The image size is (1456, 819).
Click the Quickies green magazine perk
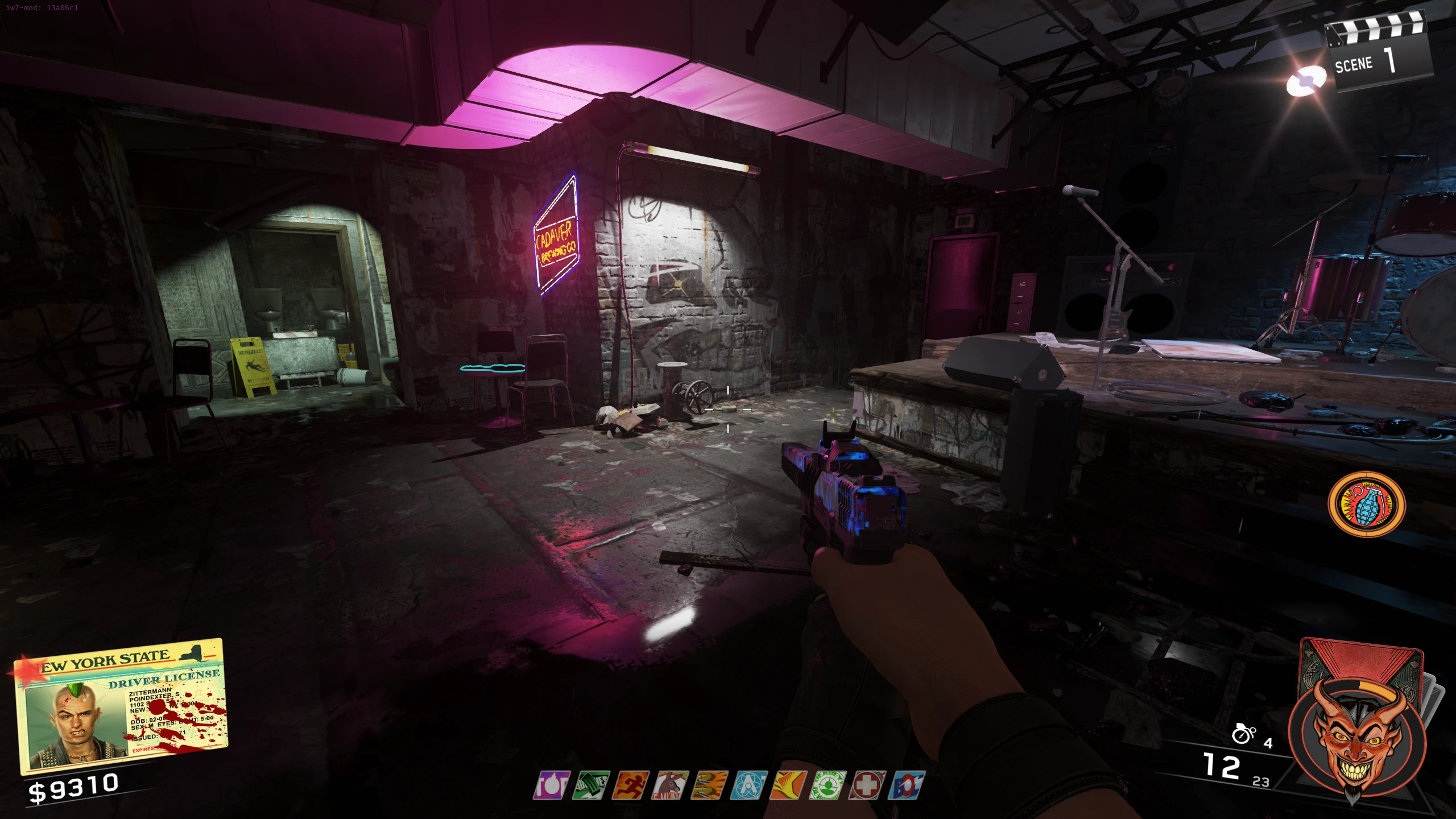pos(591,785)
